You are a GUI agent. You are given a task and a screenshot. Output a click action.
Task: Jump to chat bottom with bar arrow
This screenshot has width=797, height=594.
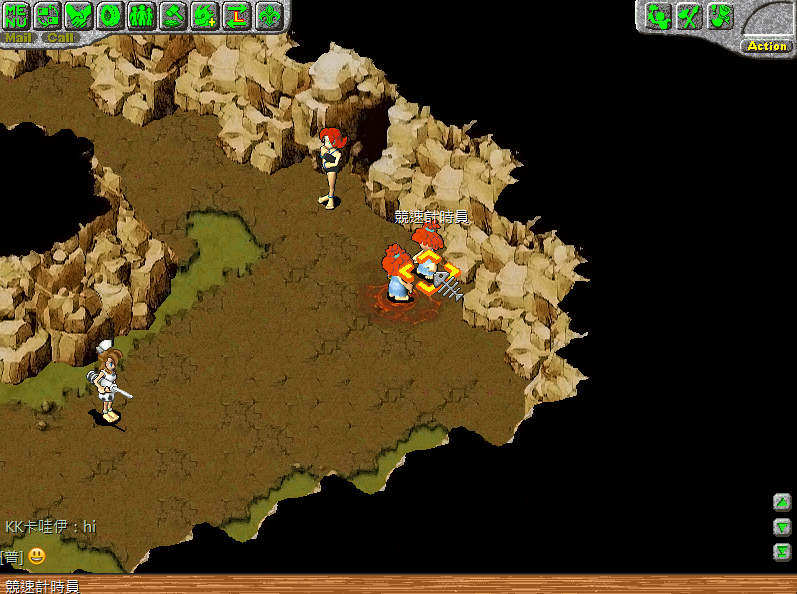[x=782, y=551]
